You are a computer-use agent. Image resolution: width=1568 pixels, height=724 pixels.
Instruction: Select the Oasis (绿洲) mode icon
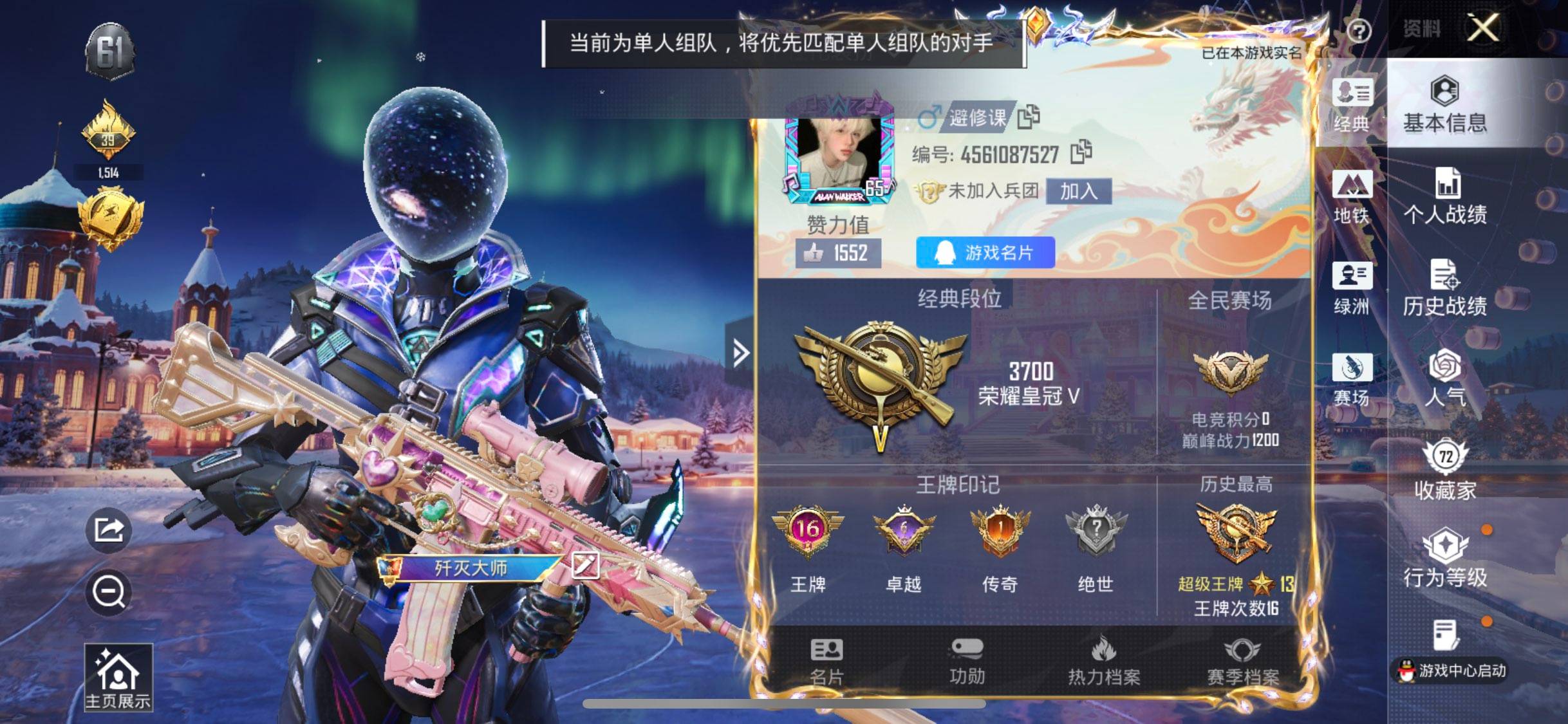pos(1351,286)
